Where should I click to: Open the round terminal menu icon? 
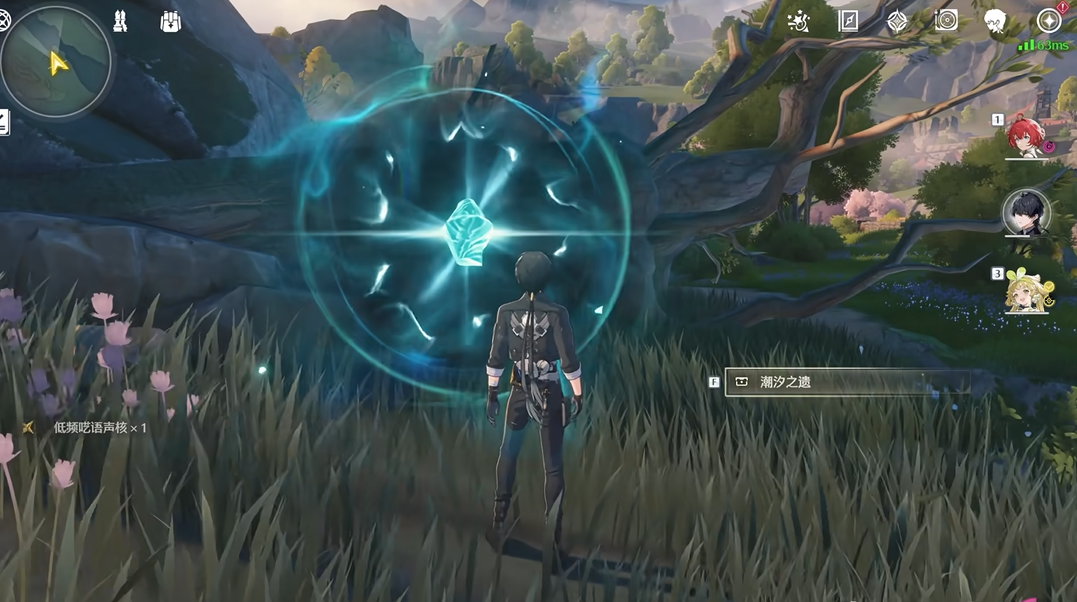1049,21
